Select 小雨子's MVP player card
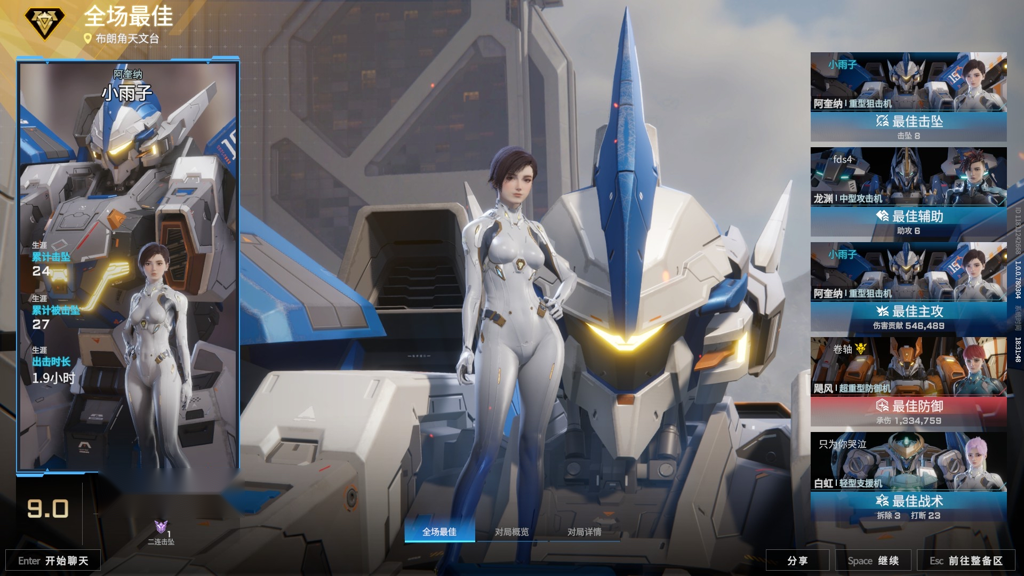 point(128,265)
